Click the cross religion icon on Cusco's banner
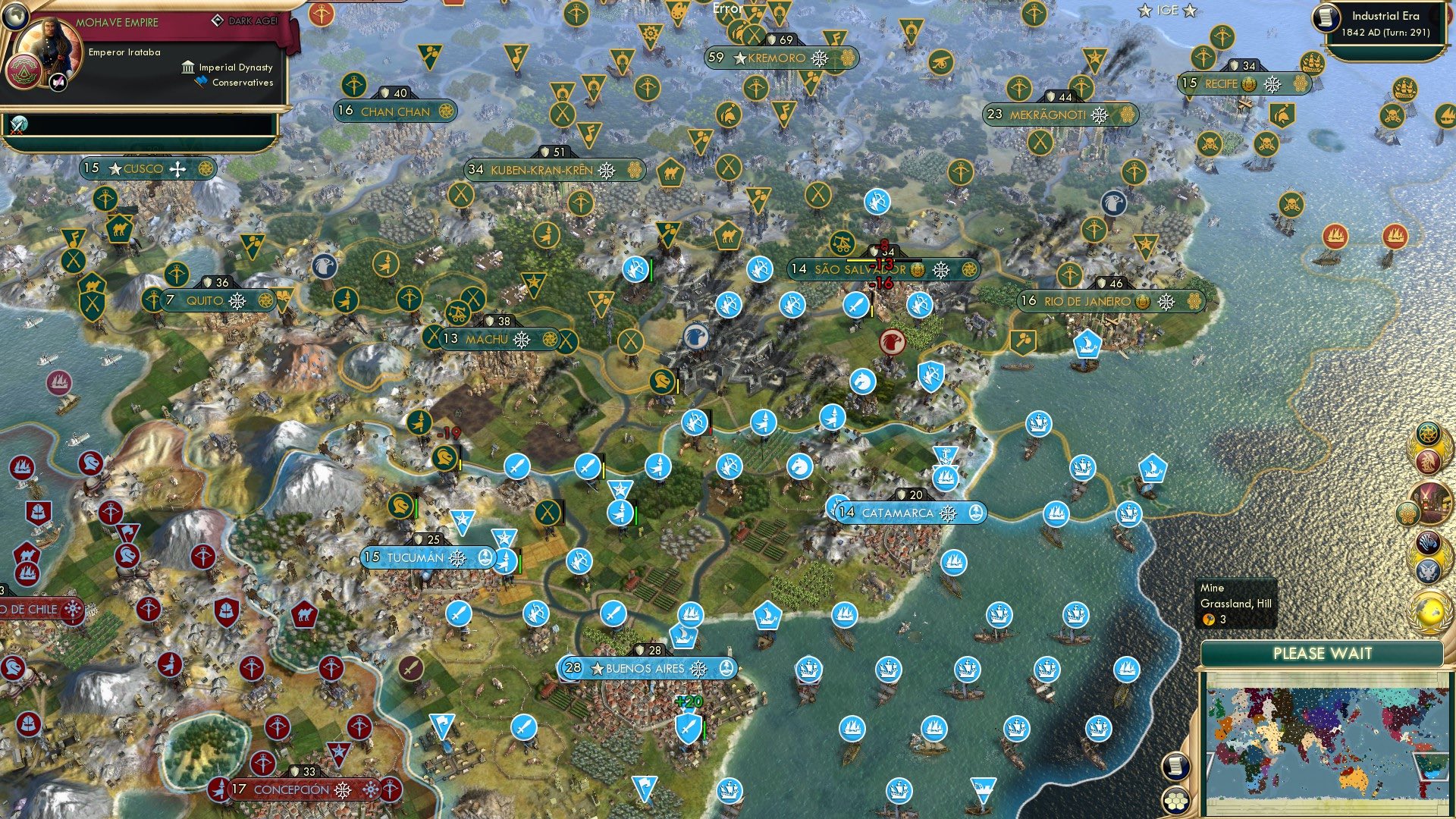This screenshot has width=1456, height=819. pyautogui.click(x=177, y=170)
